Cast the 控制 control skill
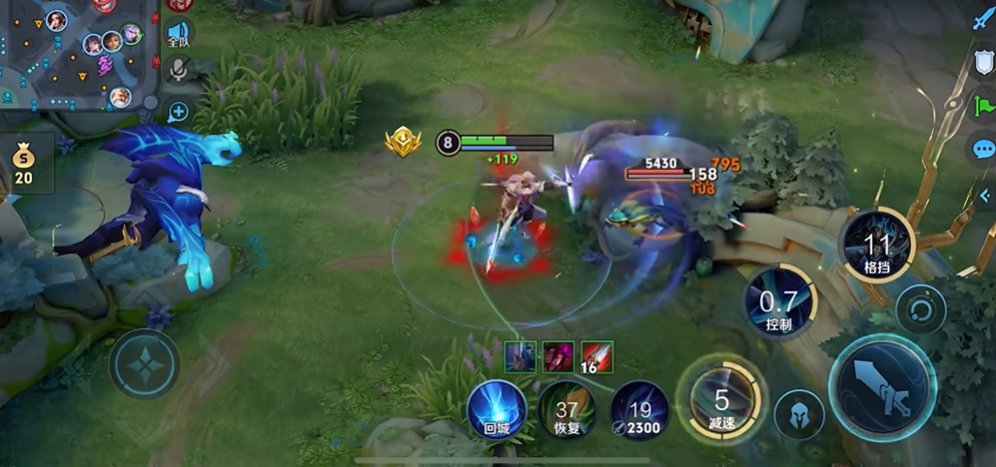The width and height of the screenshot is (996, 467). [779, 304]
